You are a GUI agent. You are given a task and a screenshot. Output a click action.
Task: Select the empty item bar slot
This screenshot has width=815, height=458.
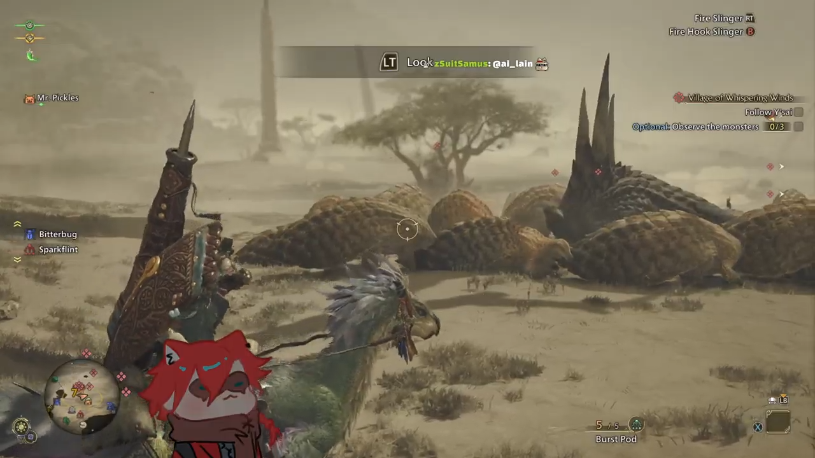778,422
